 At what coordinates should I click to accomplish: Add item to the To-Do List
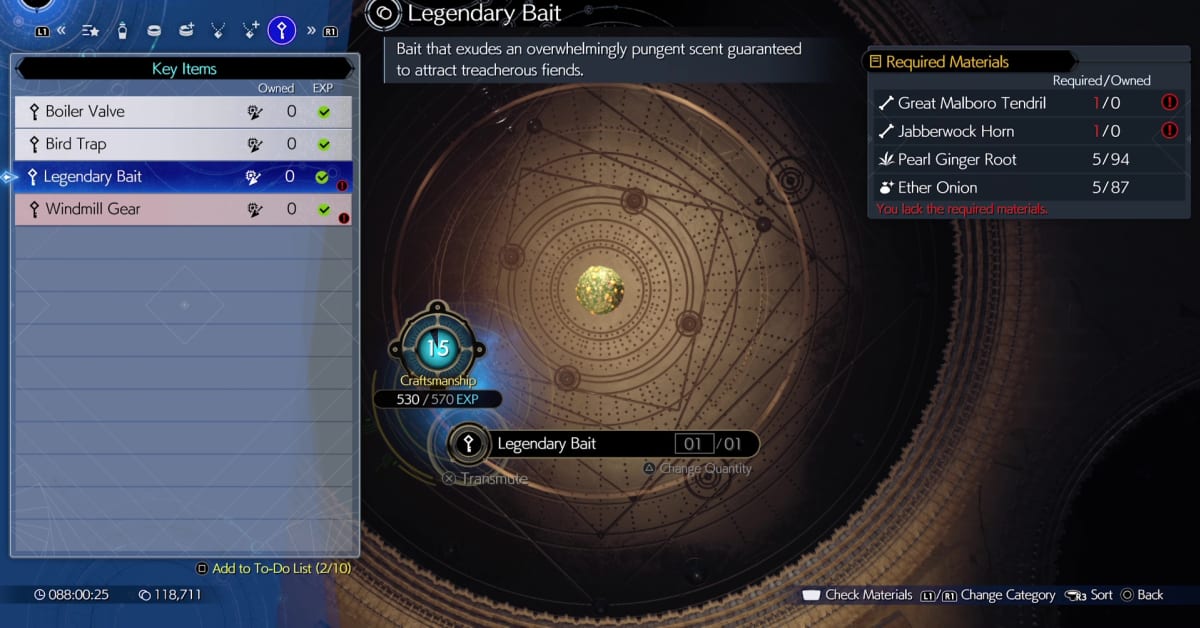[x=274, y=568]
